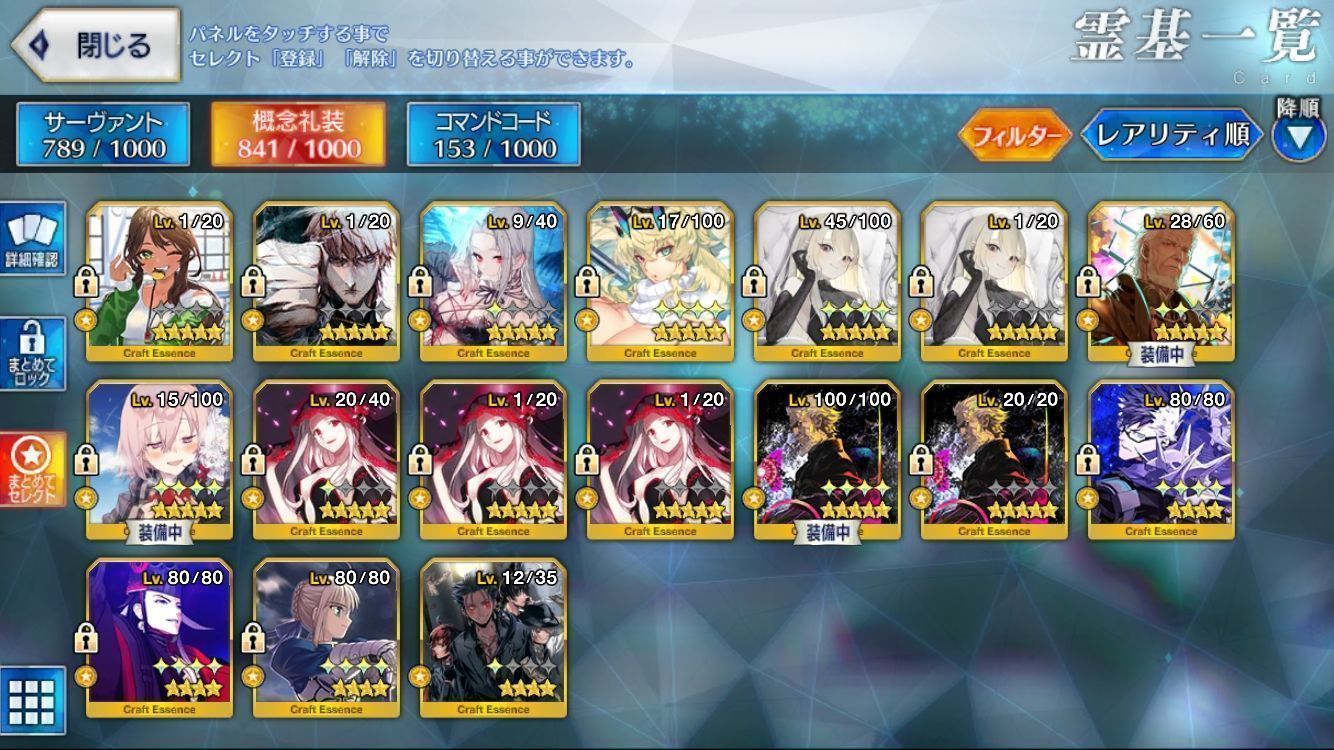Pick the Lv. 17/100 blonde craft essence
The image size is (1334, 750).
point(660,281)
